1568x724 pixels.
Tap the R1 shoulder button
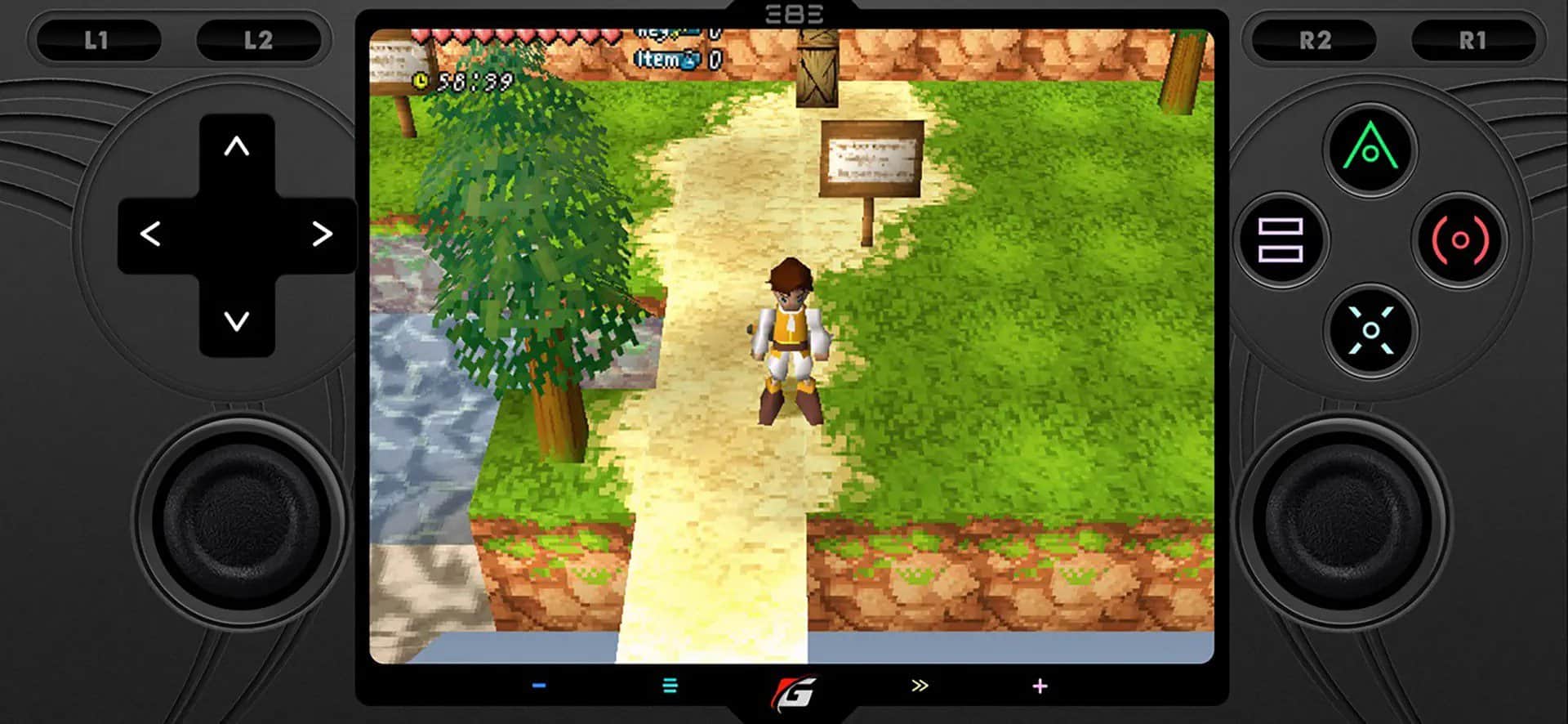1472,40
